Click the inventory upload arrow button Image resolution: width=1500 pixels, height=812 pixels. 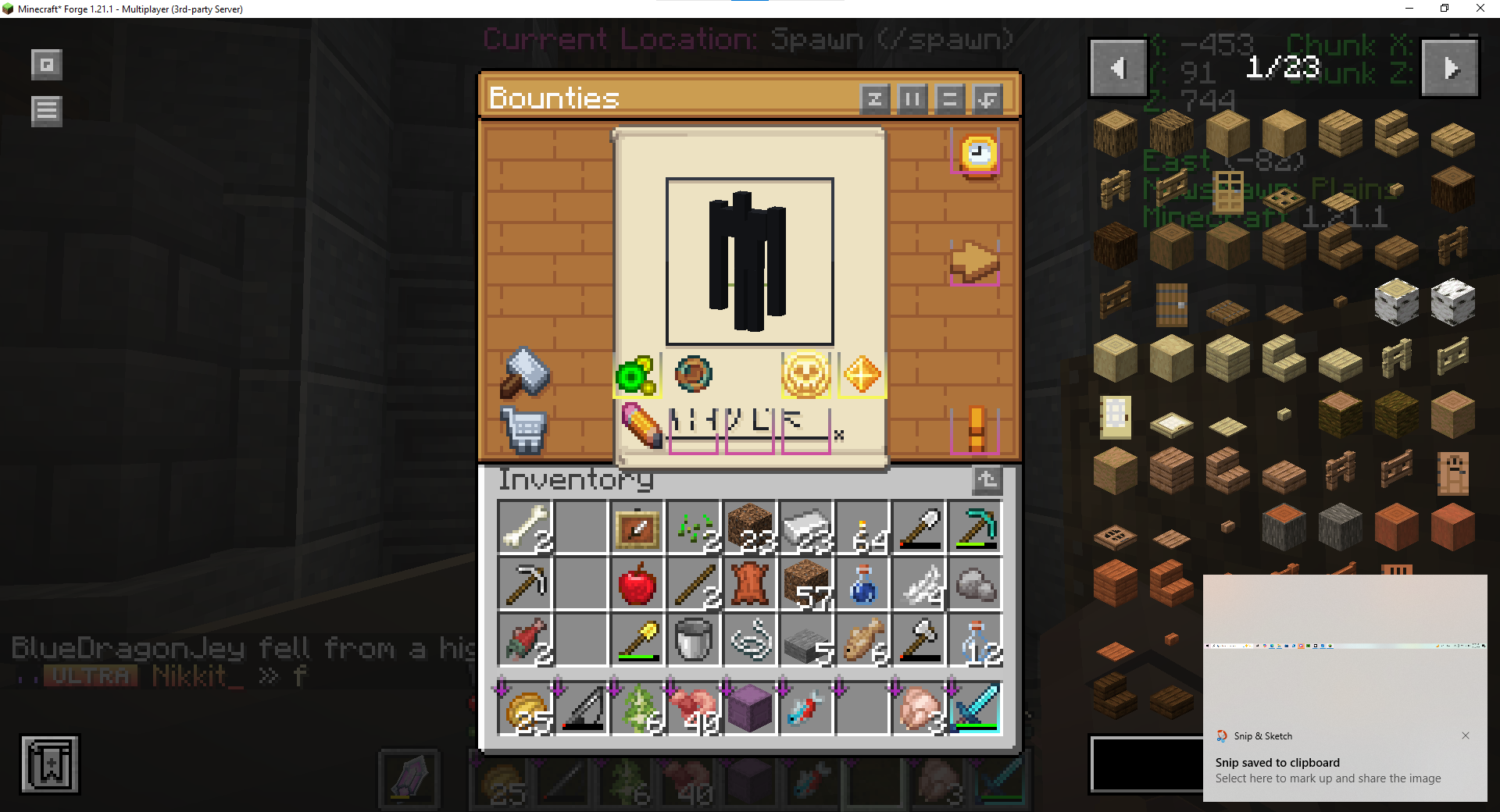(x=987, y=480)
